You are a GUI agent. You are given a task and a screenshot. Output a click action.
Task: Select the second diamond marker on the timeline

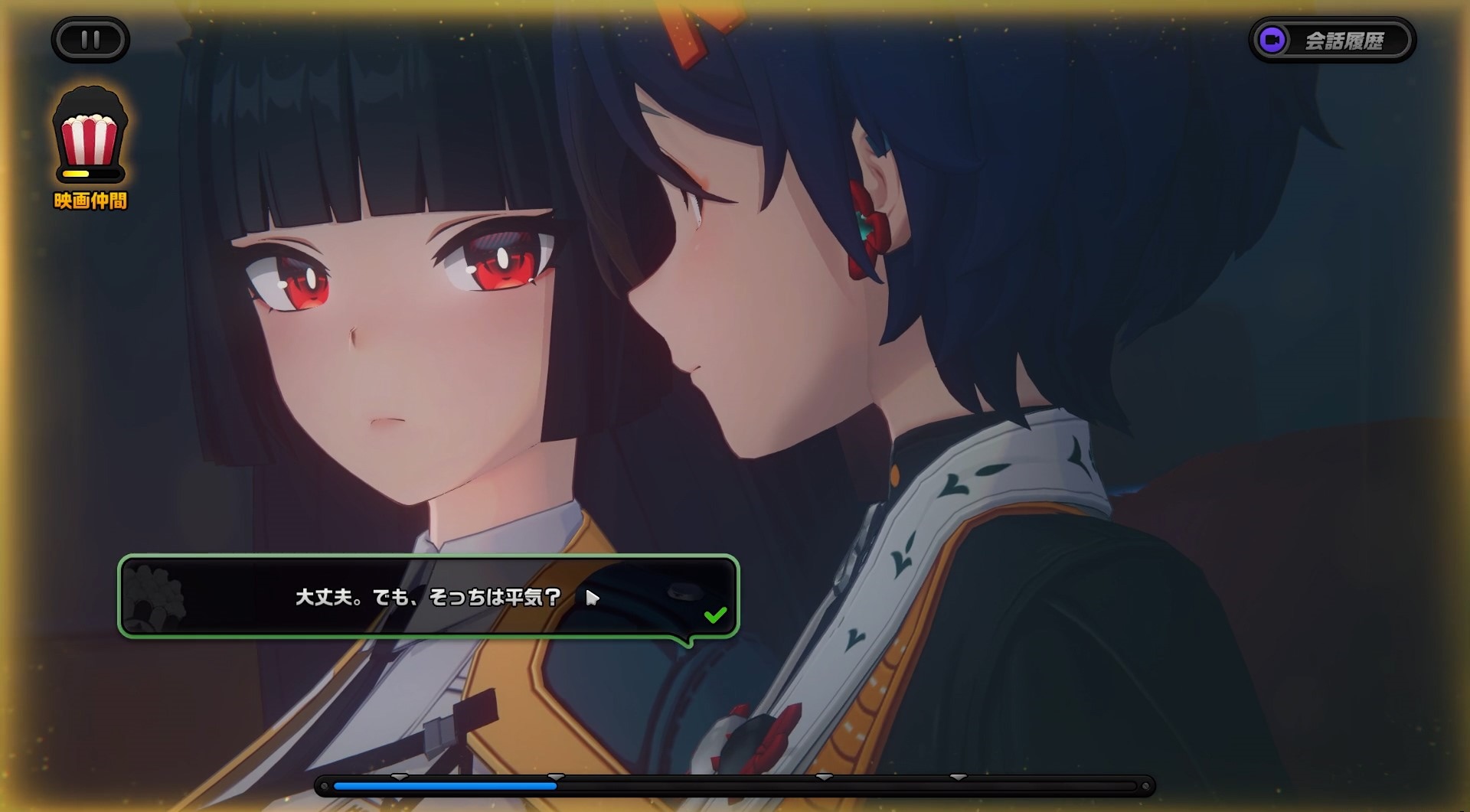pos(557,776)
